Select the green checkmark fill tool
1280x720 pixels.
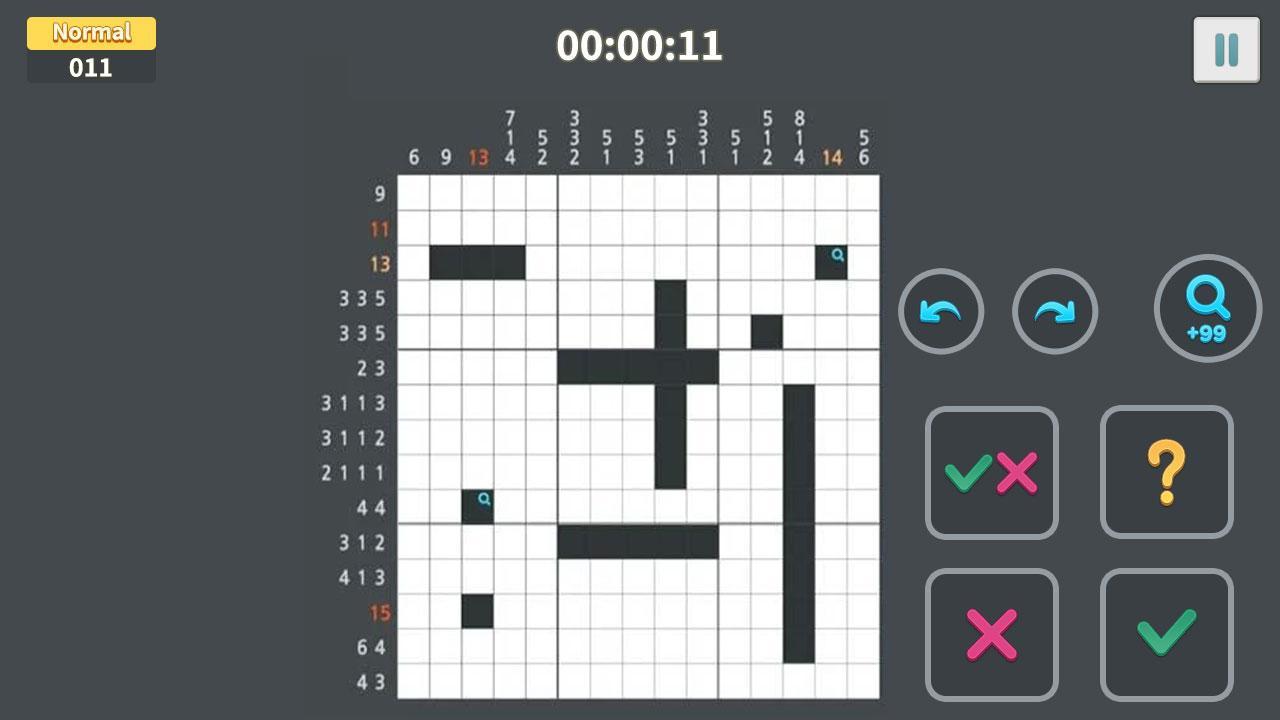[x=1166, y=634]
